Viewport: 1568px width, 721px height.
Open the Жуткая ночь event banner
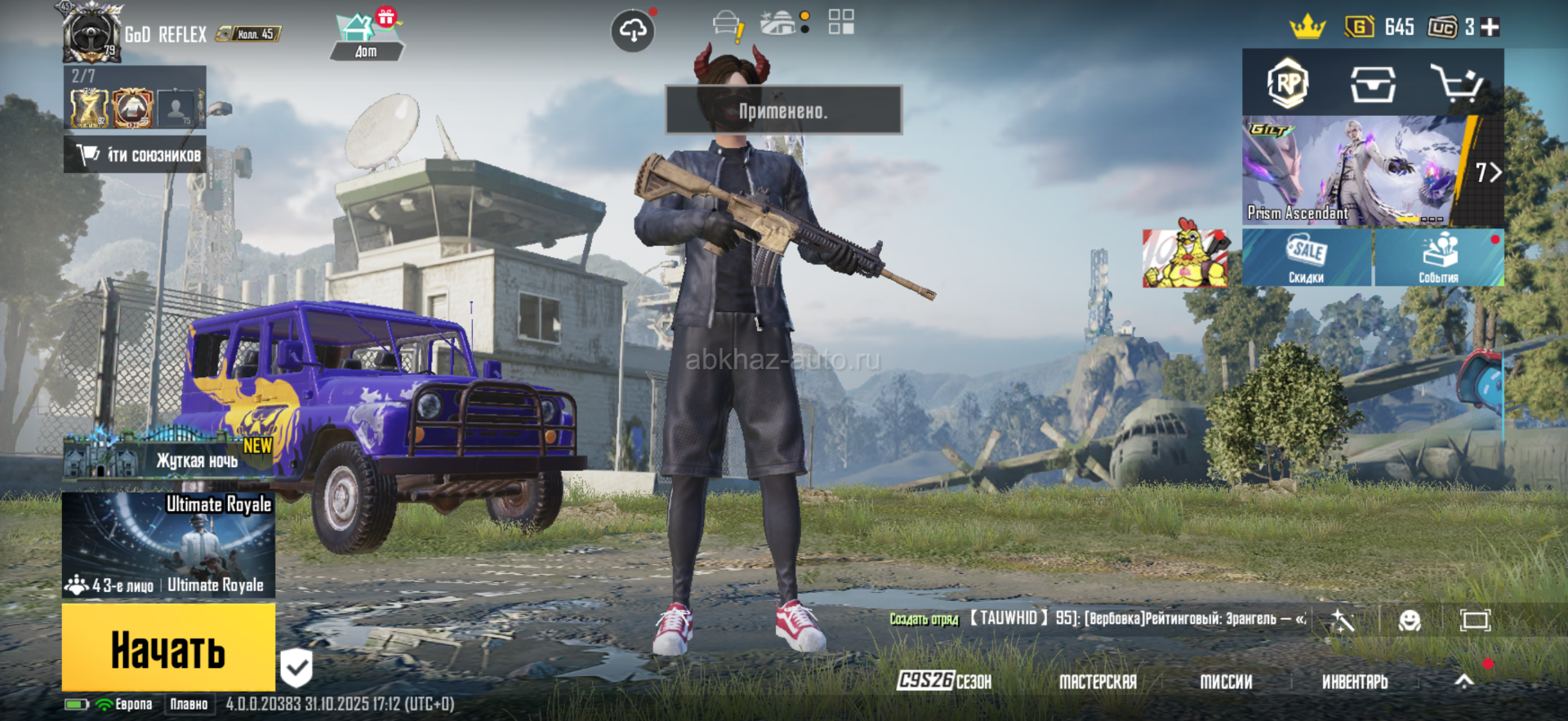click(x=168, y=454)
